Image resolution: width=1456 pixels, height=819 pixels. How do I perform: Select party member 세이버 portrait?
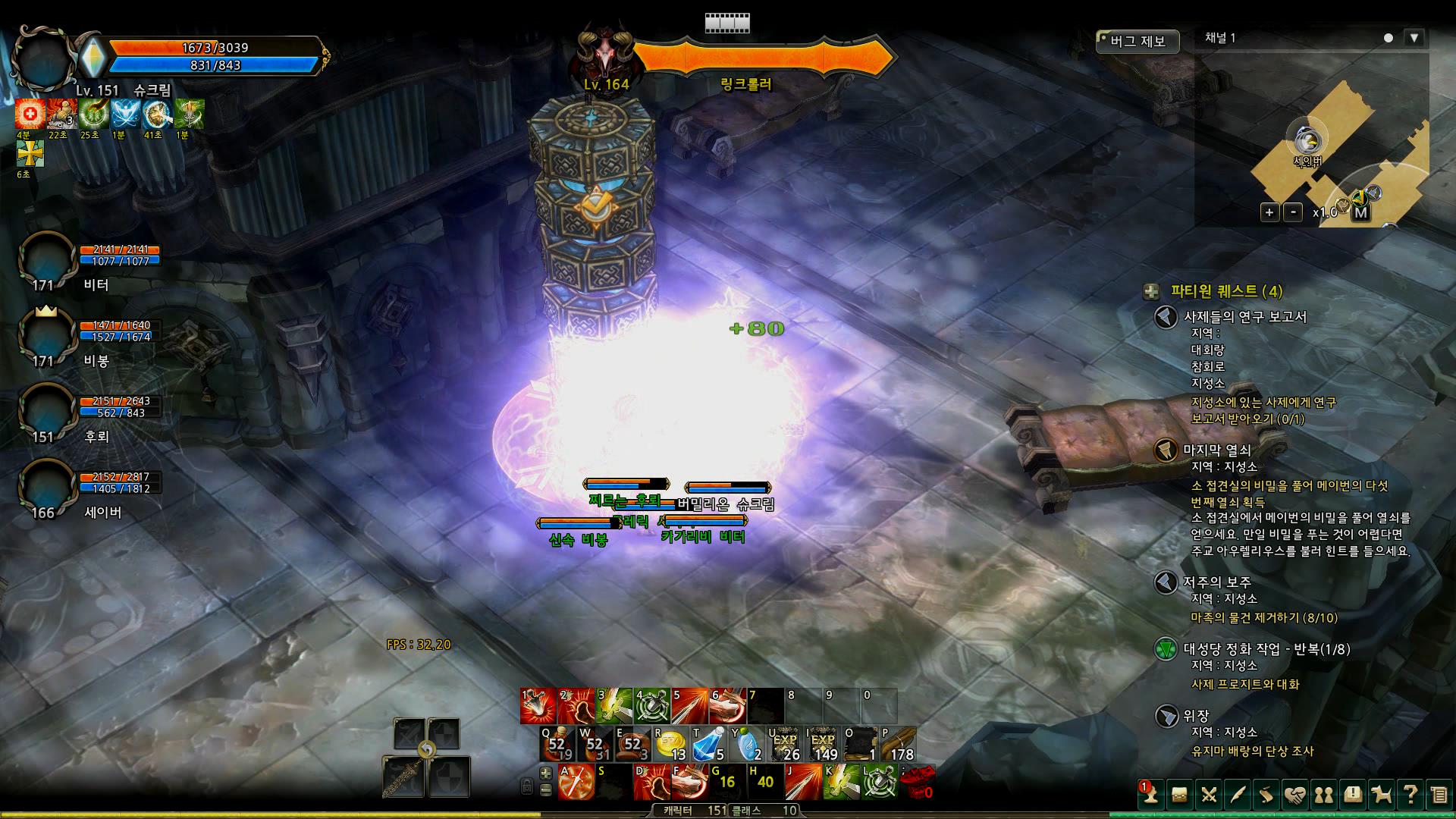[46, 488]
